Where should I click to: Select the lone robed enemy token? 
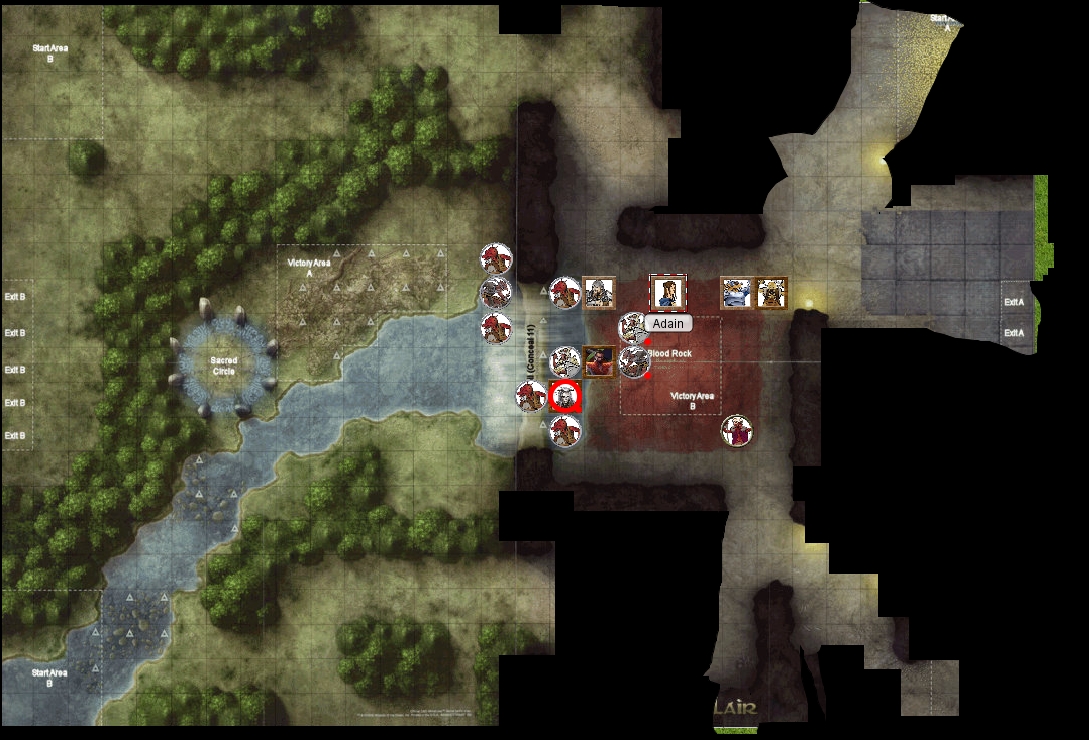[x=737, y=431]
